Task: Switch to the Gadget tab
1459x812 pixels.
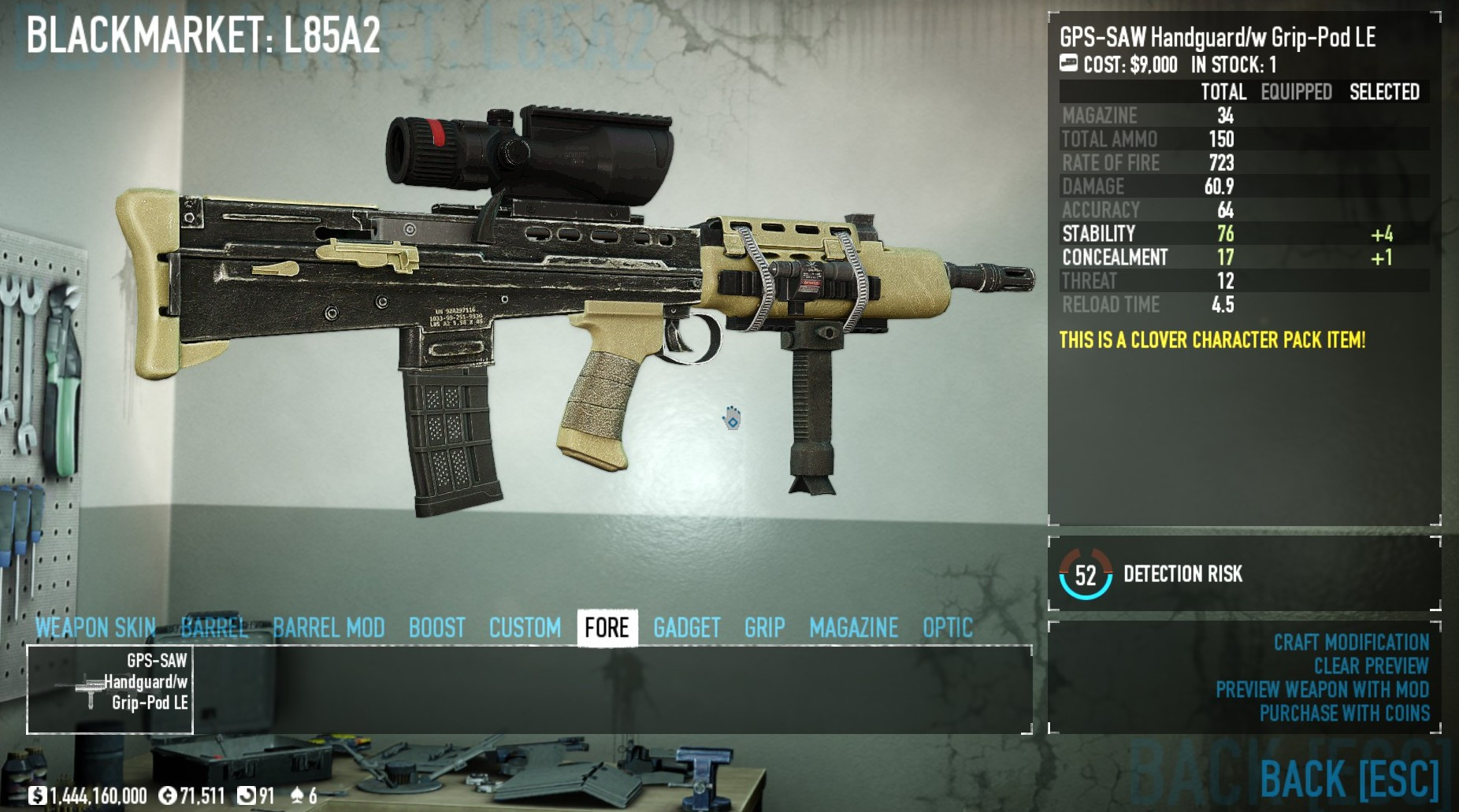Action: click(x=686, y=628)
